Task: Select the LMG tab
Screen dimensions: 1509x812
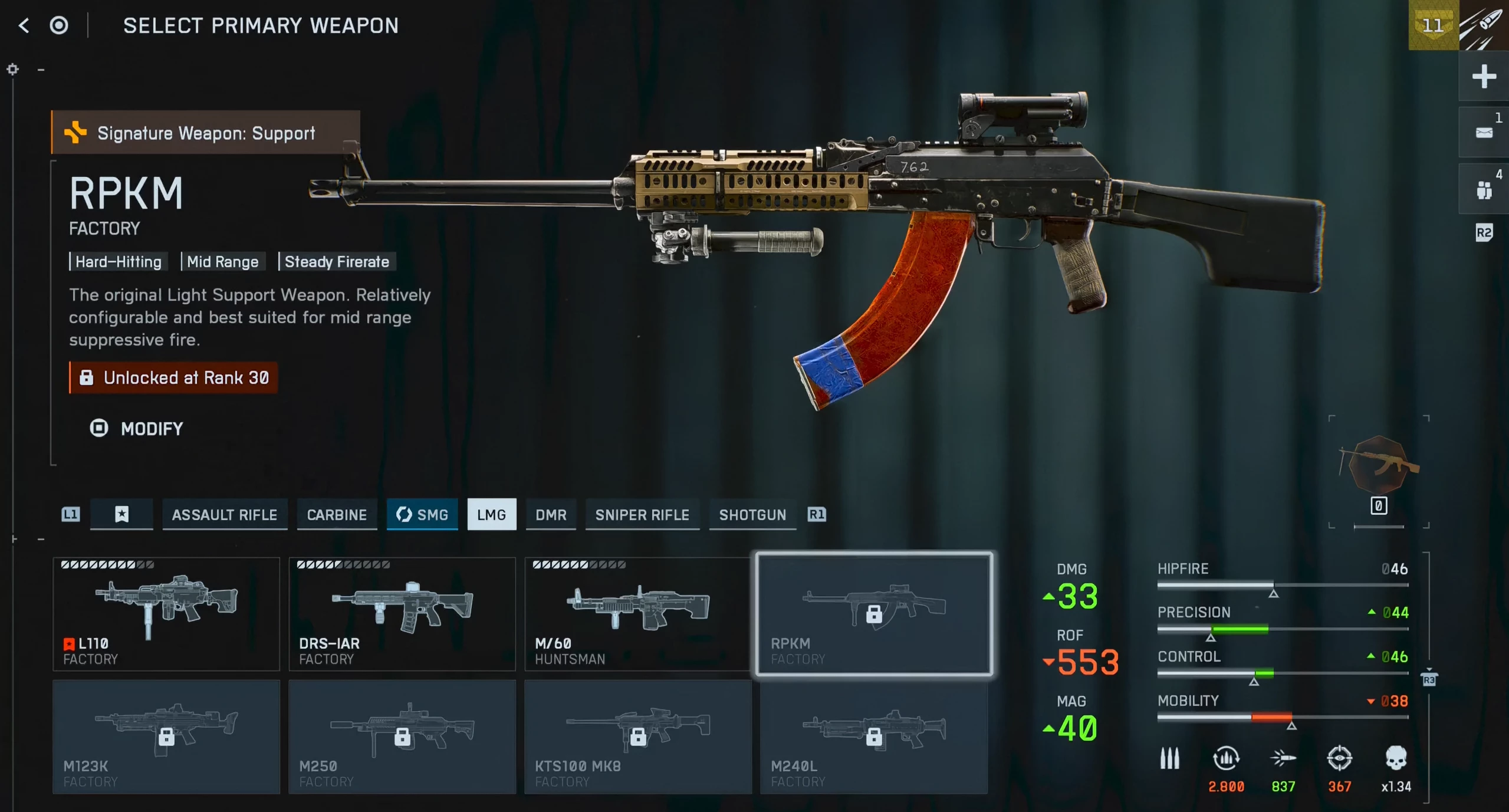Action: [x=491, y=514]
